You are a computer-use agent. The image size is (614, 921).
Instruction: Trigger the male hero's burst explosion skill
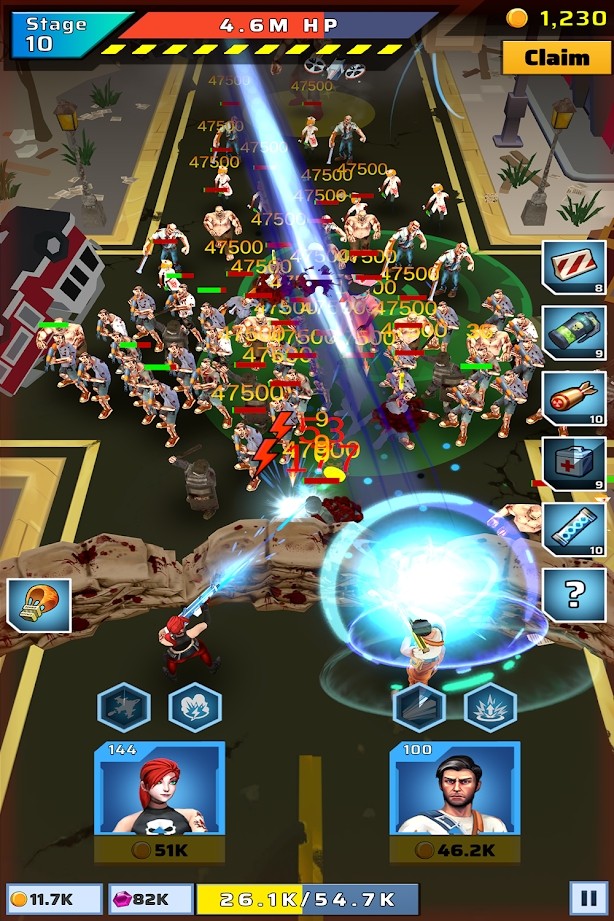[x=490, y=708]
